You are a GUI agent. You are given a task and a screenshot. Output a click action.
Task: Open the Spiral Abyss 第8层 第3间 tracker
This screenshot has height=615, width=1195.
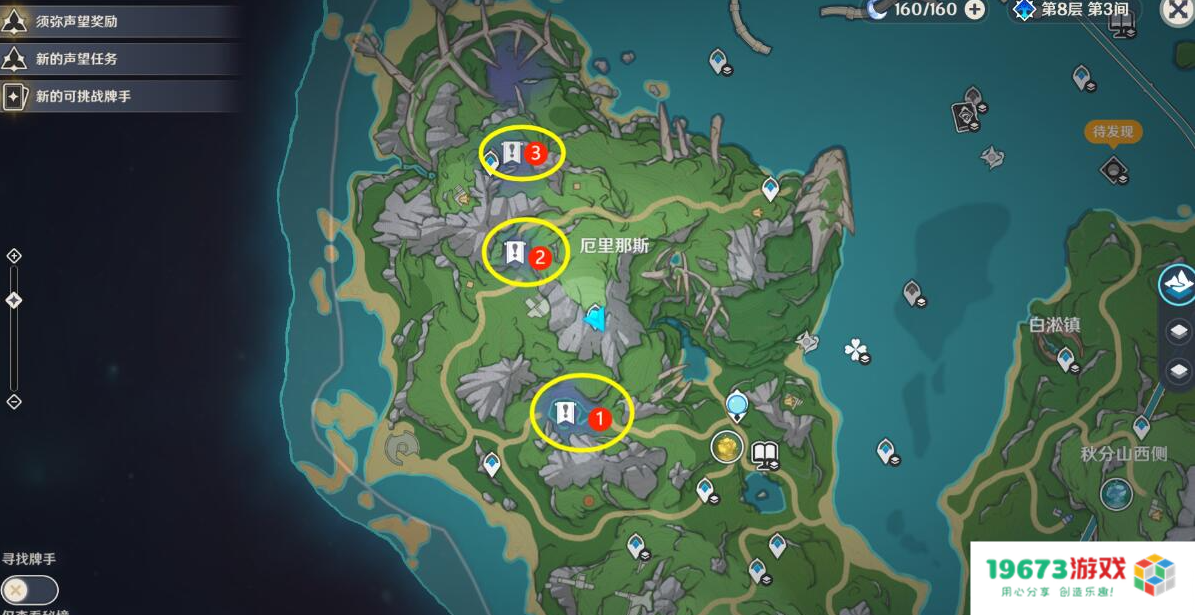1071,10
